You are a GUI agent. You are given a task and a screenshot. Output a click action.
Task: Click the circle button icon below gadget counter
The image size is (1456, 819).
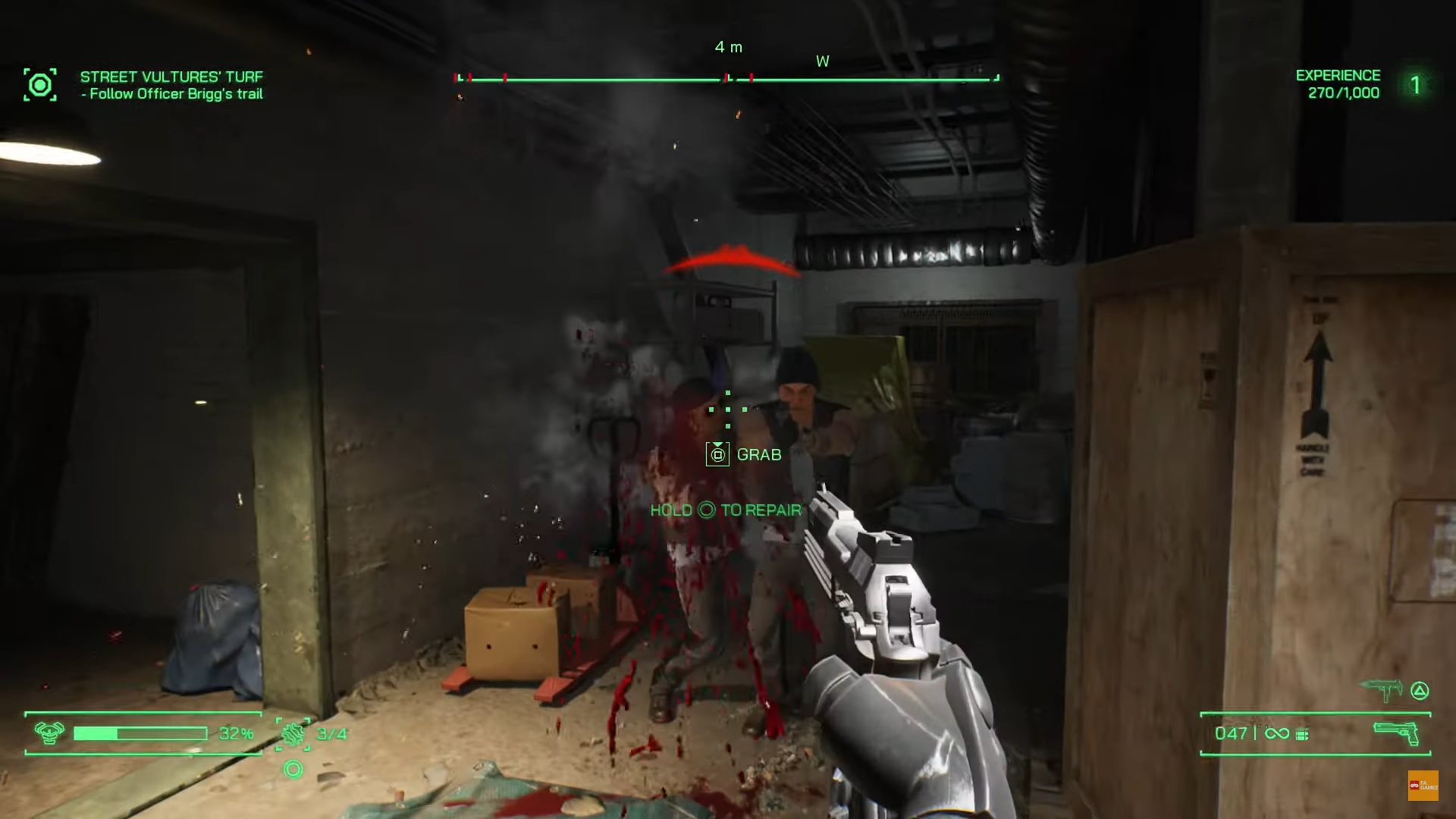[293, 770]
